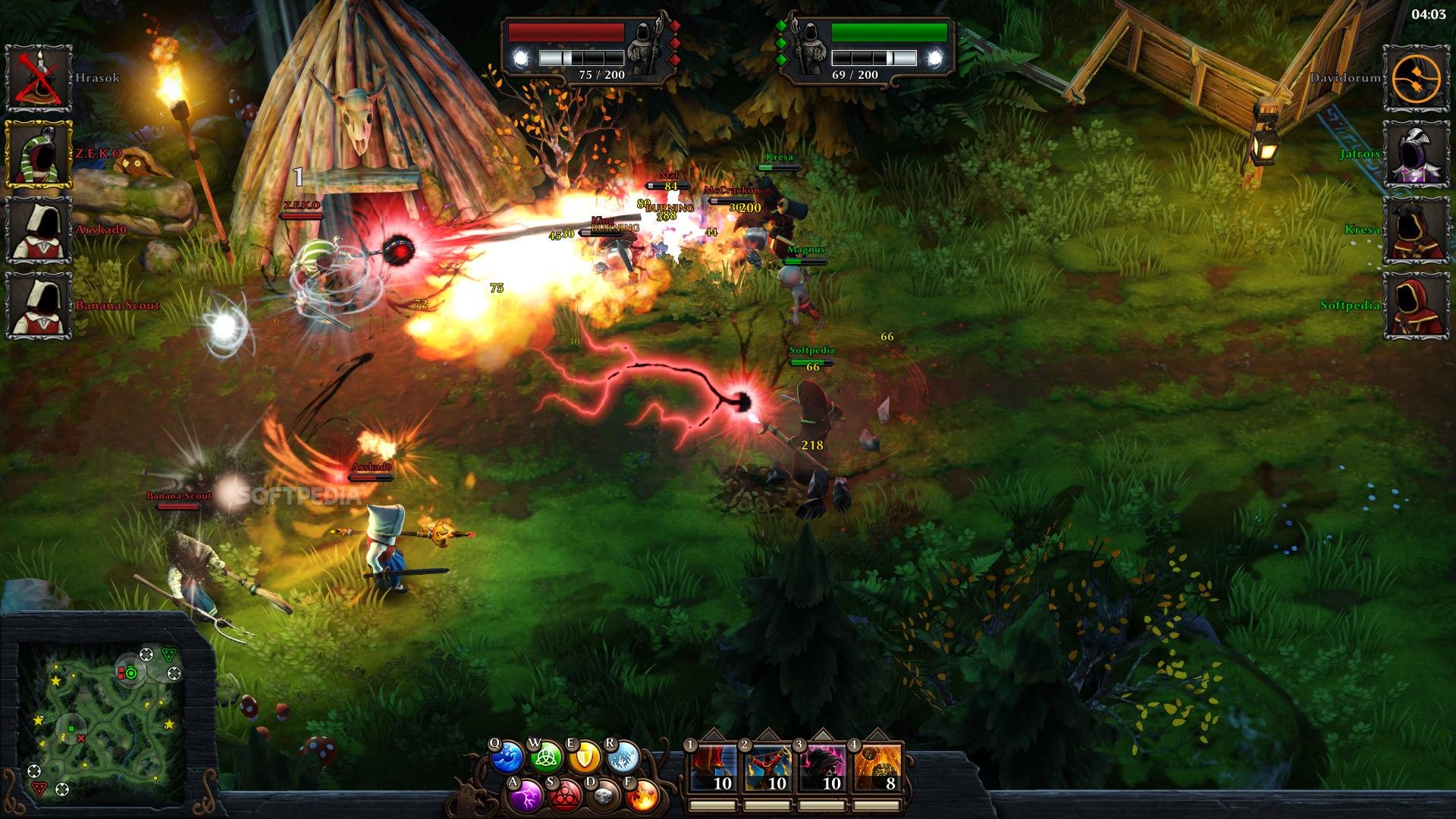Viewport: 1456px width, 819px height.
Task: Click Davidorum's orange respawn portrait
Action: [1416, 78]
